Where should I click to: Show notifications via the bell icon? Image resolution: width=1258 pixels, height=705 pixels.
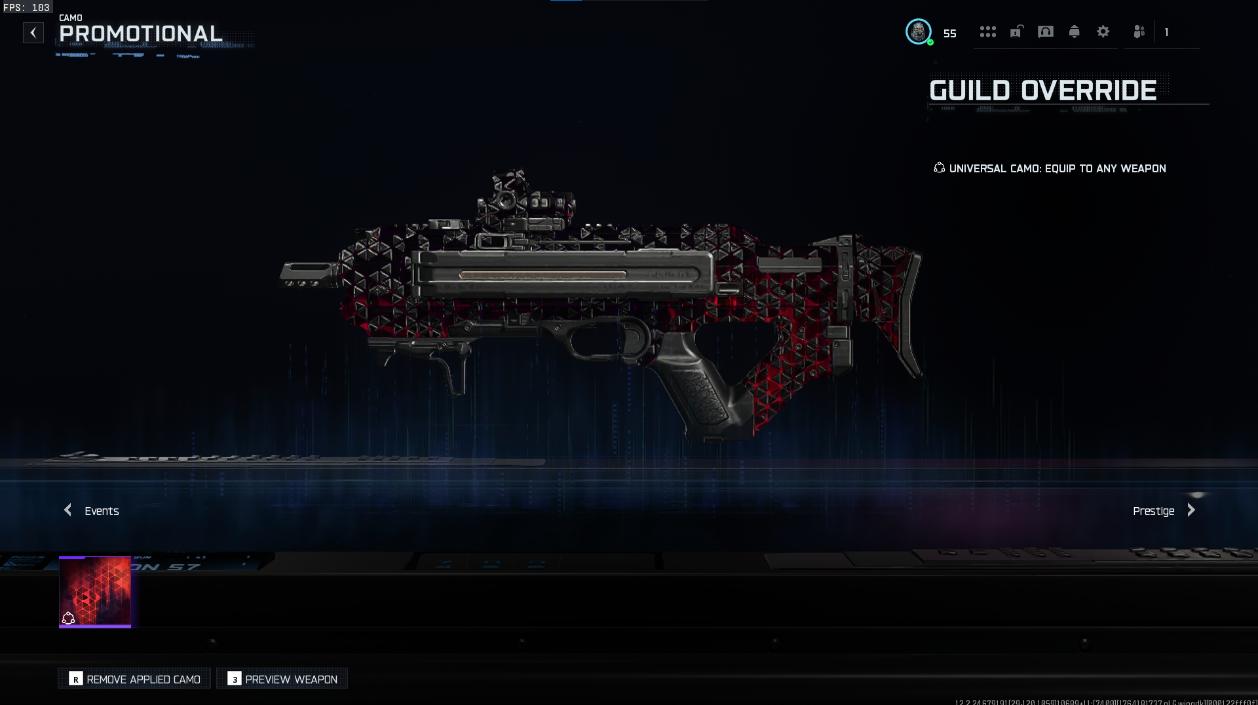tap(1074, 32)
